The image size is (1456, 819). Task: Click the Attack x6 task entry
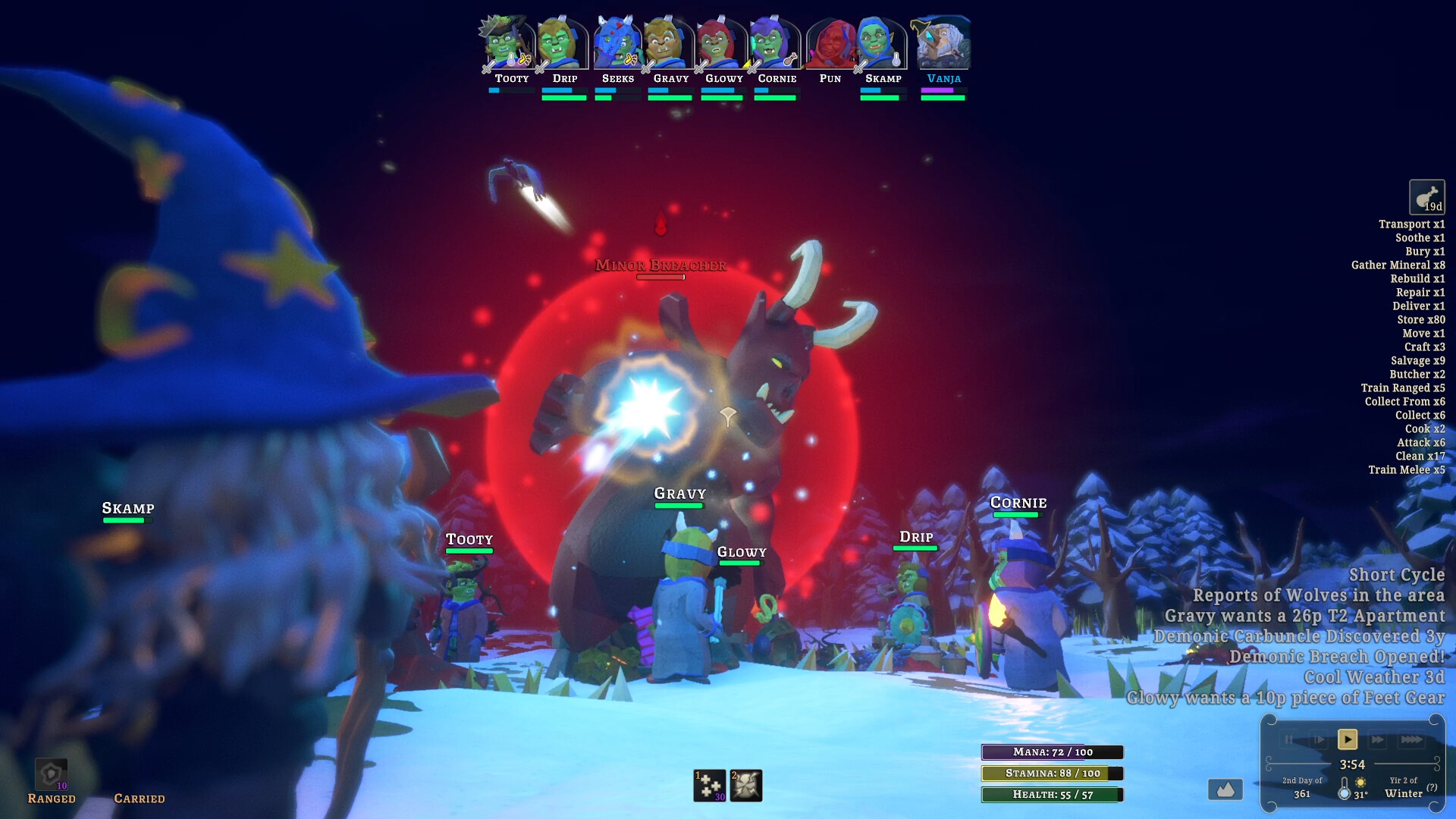click(x=1421, y=442)
